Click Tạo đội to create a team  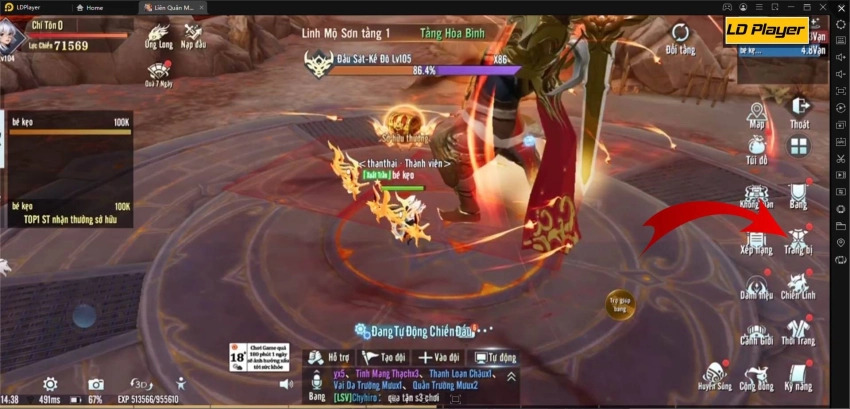coord(385,357)
